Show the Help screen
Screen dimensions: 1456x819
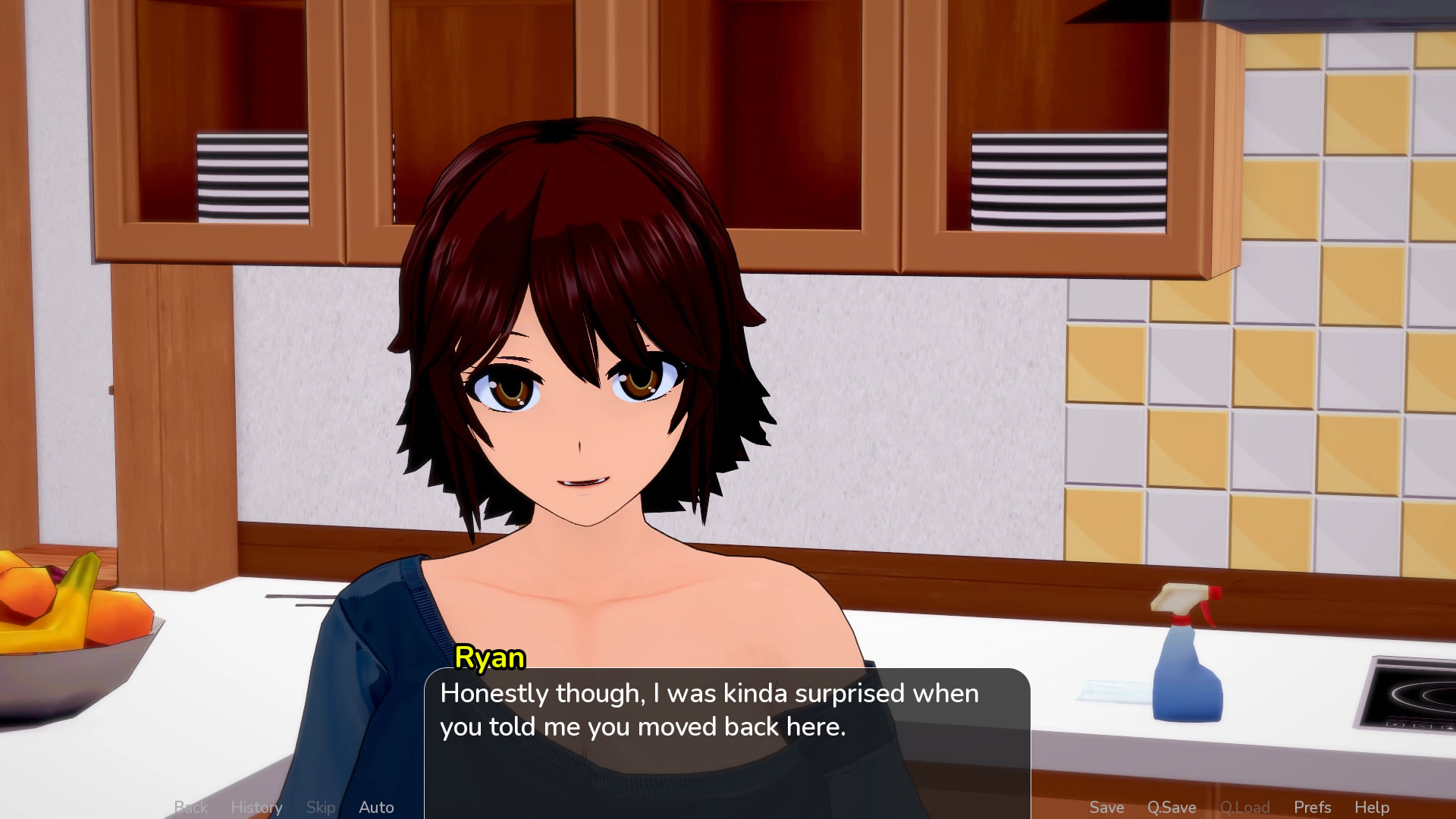[x=1372, y=807]
